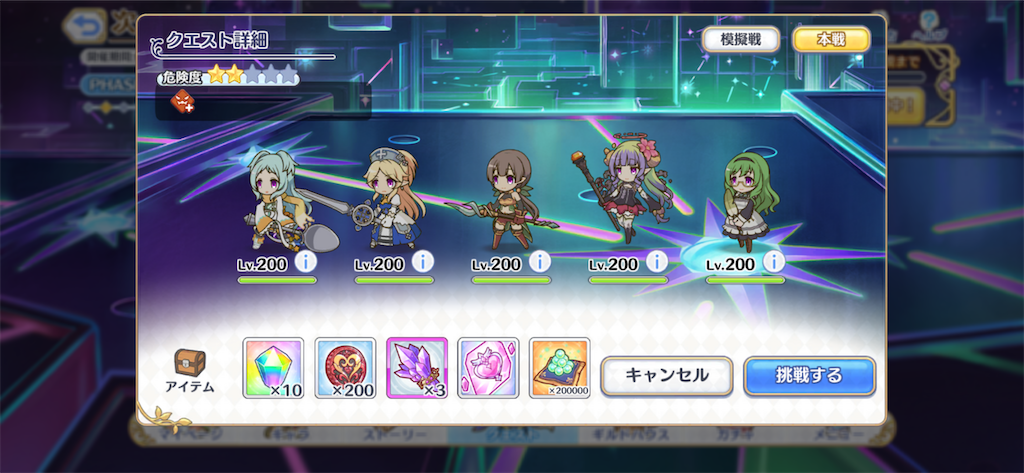Open info for the purple-haired staff mage
Viewport: 1024px width, 473px height.
click(x=657, y=263)
